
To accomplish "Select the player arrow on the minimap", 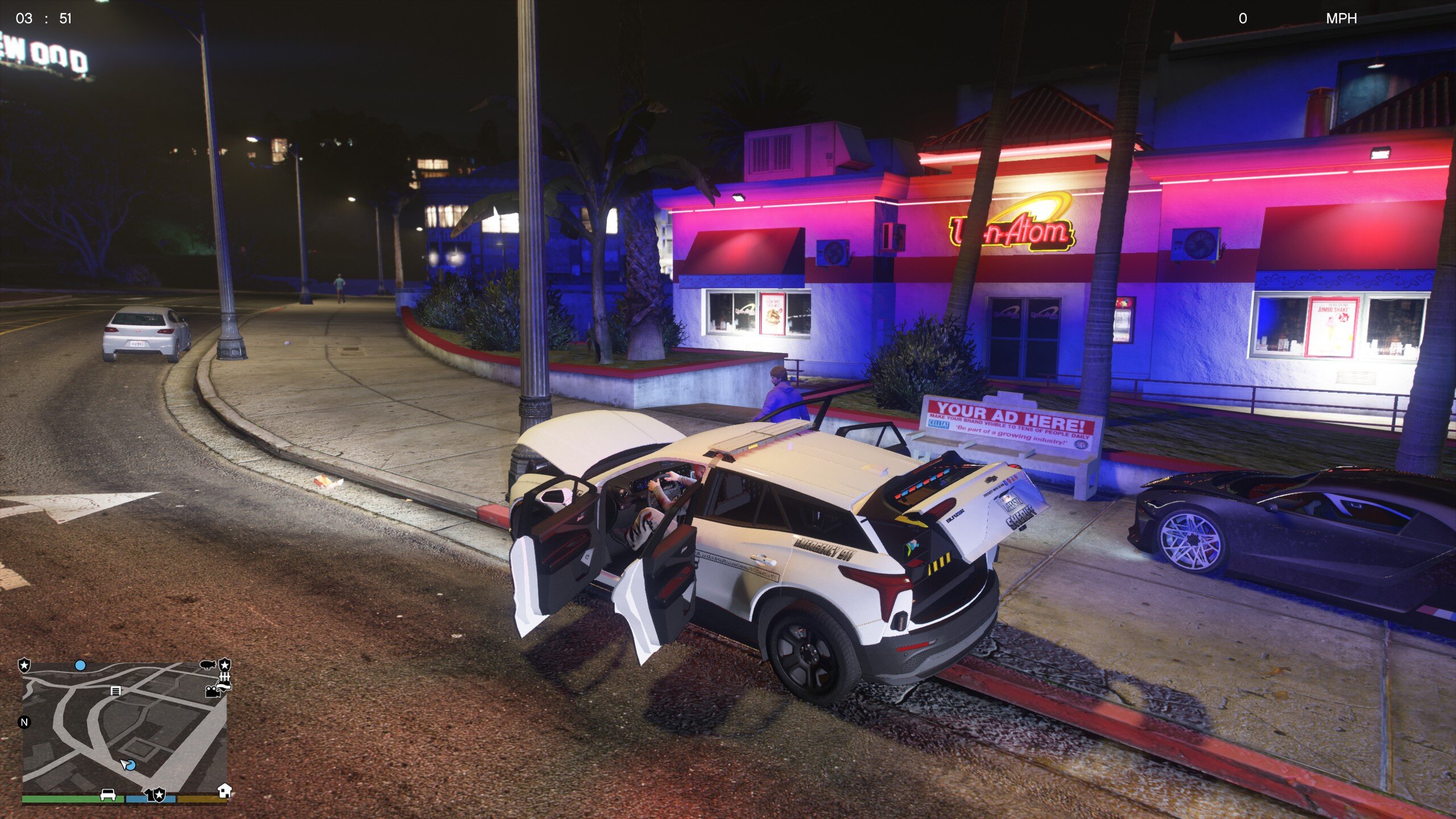I will (x=125, y=764).
